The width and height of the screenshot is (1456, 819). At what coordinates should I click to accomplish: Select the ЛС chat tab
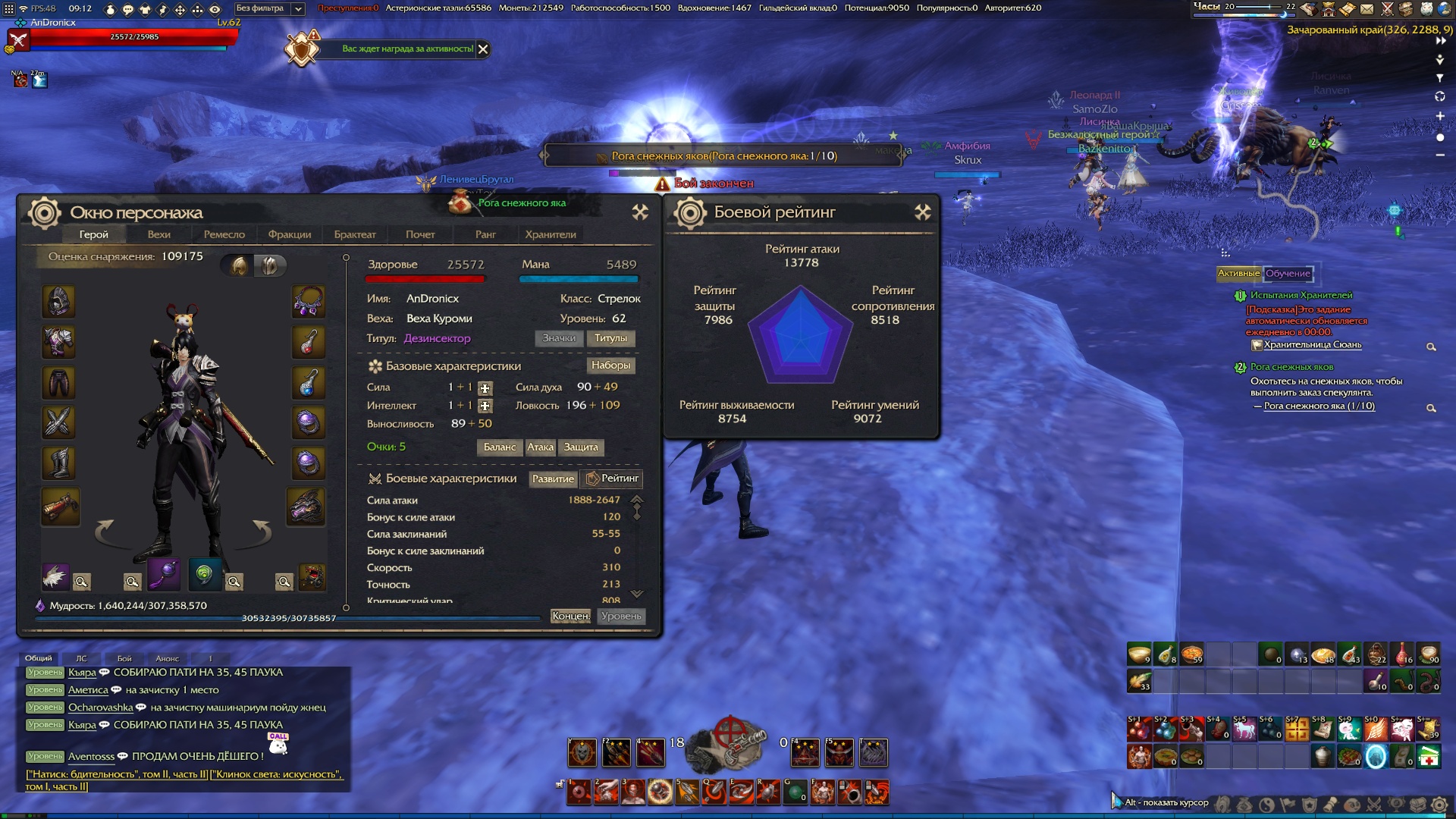click(81, 658)
